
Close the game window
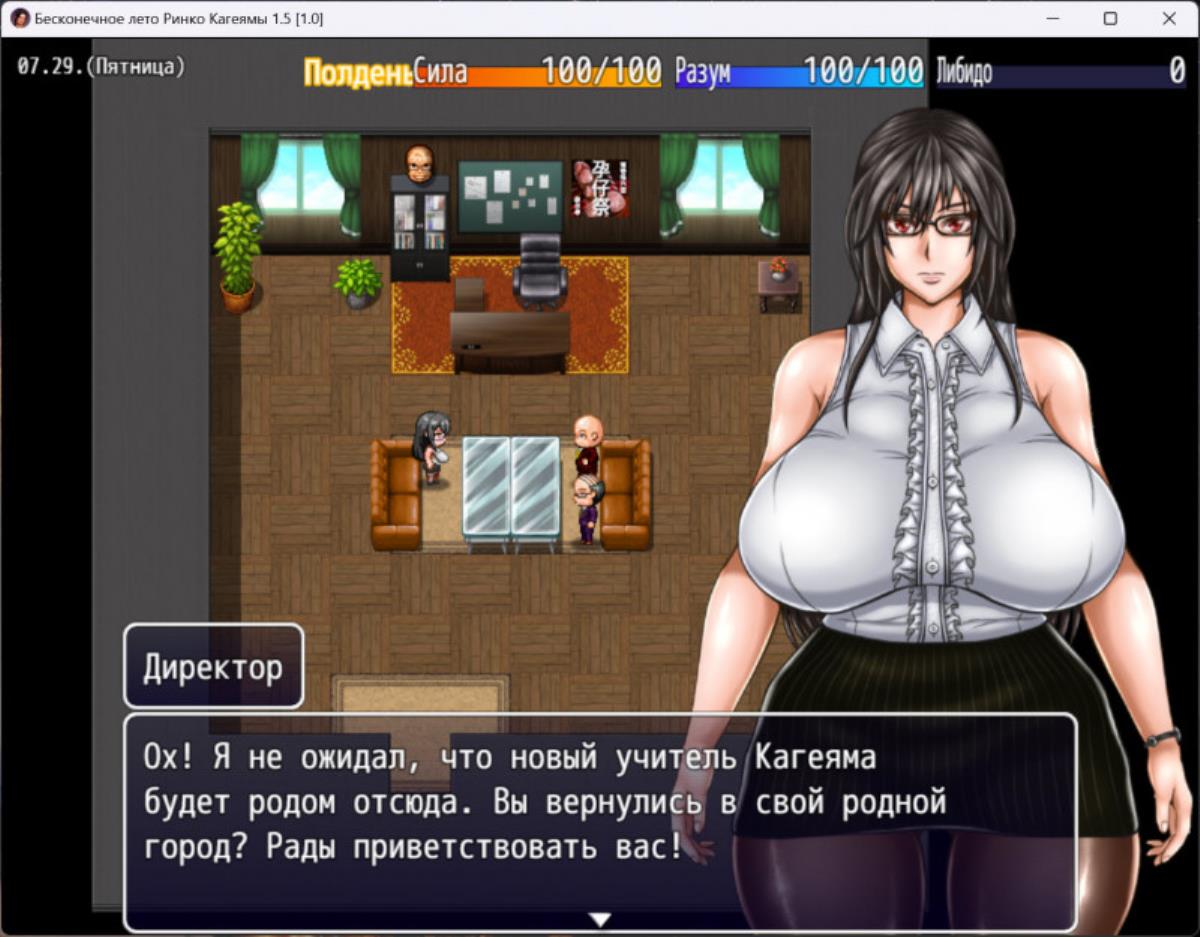pyautogui.click(x=1169, y=18)
